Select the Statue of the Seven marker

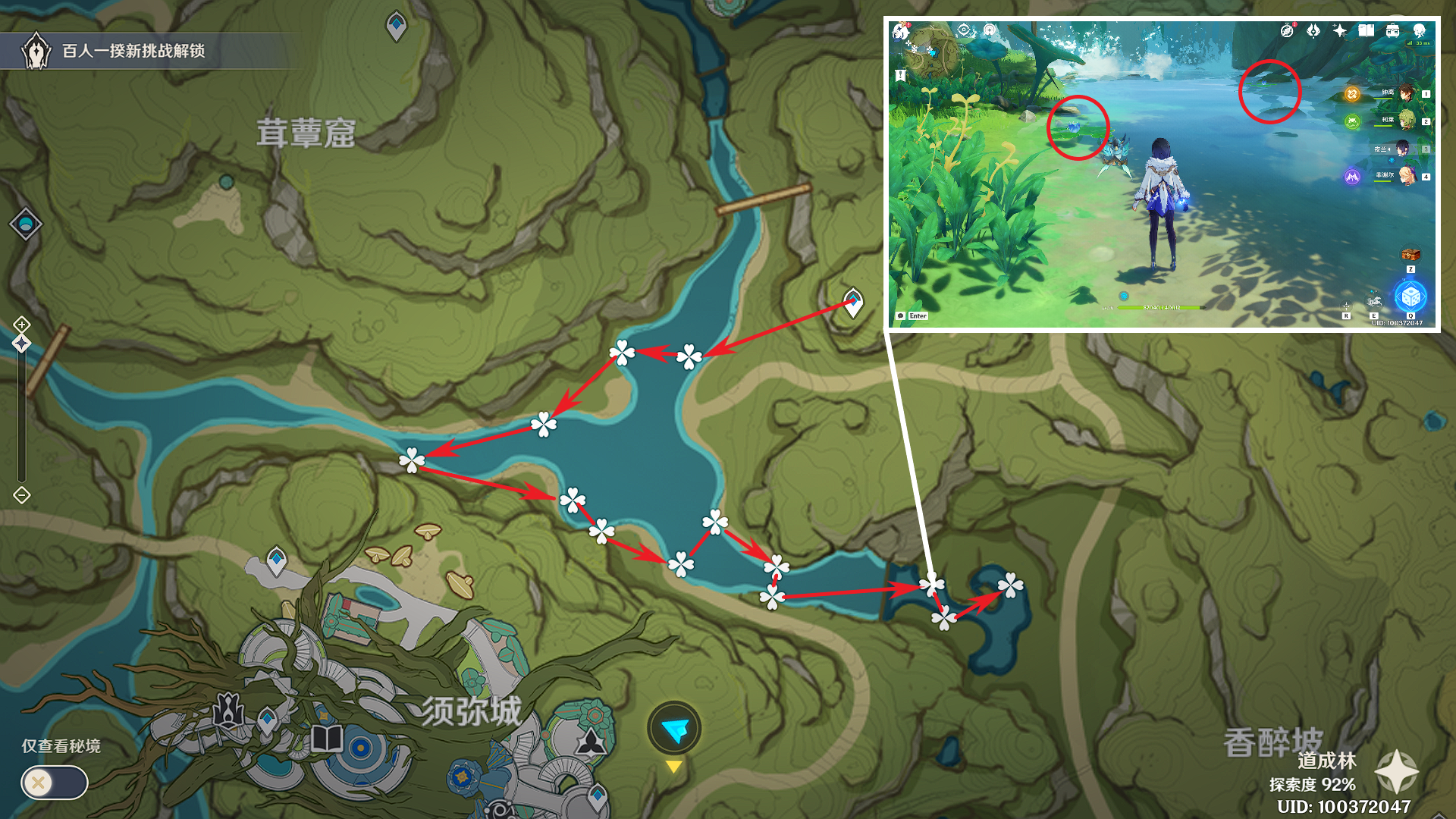228,711
